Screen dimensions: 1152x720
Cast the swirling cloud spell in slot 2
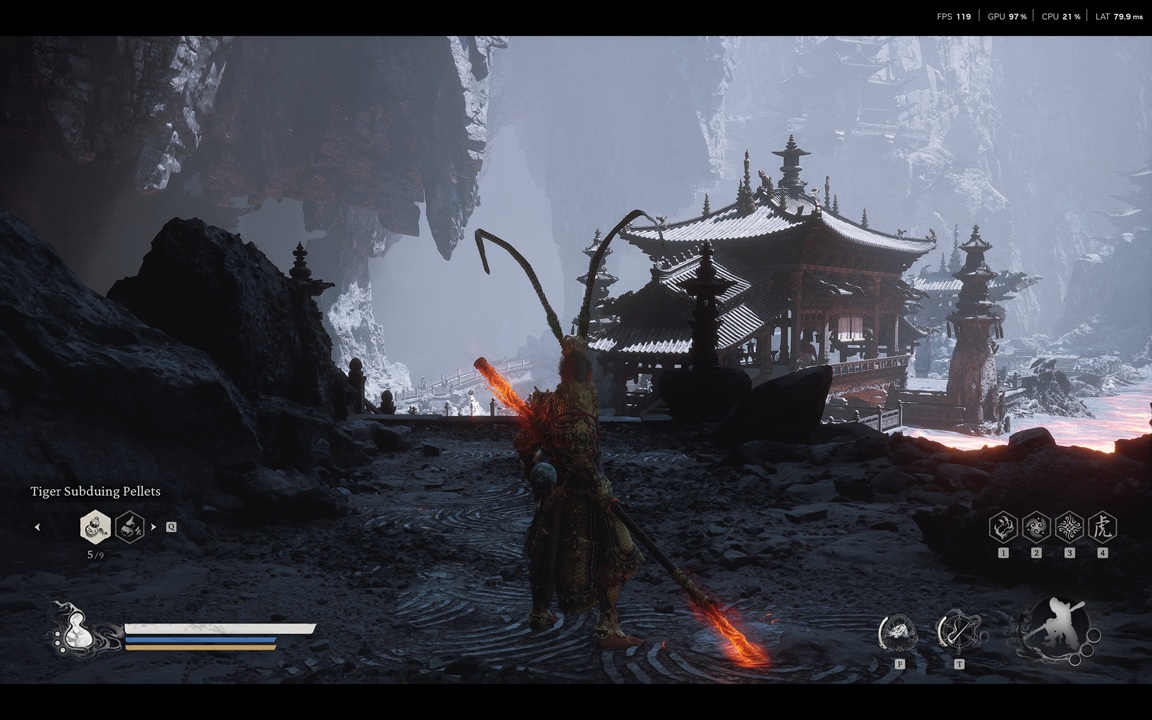1036,527
